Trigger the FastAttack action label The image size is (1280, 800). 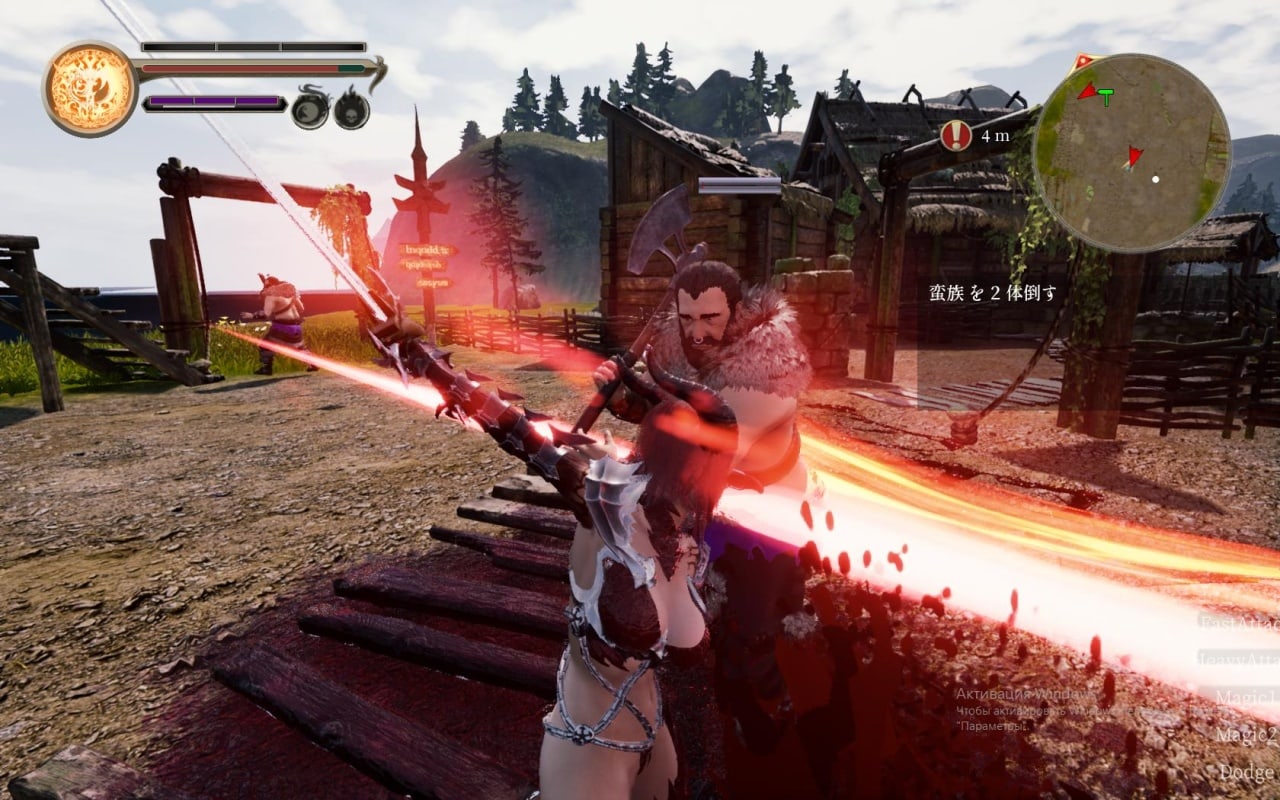(1238, 621)
